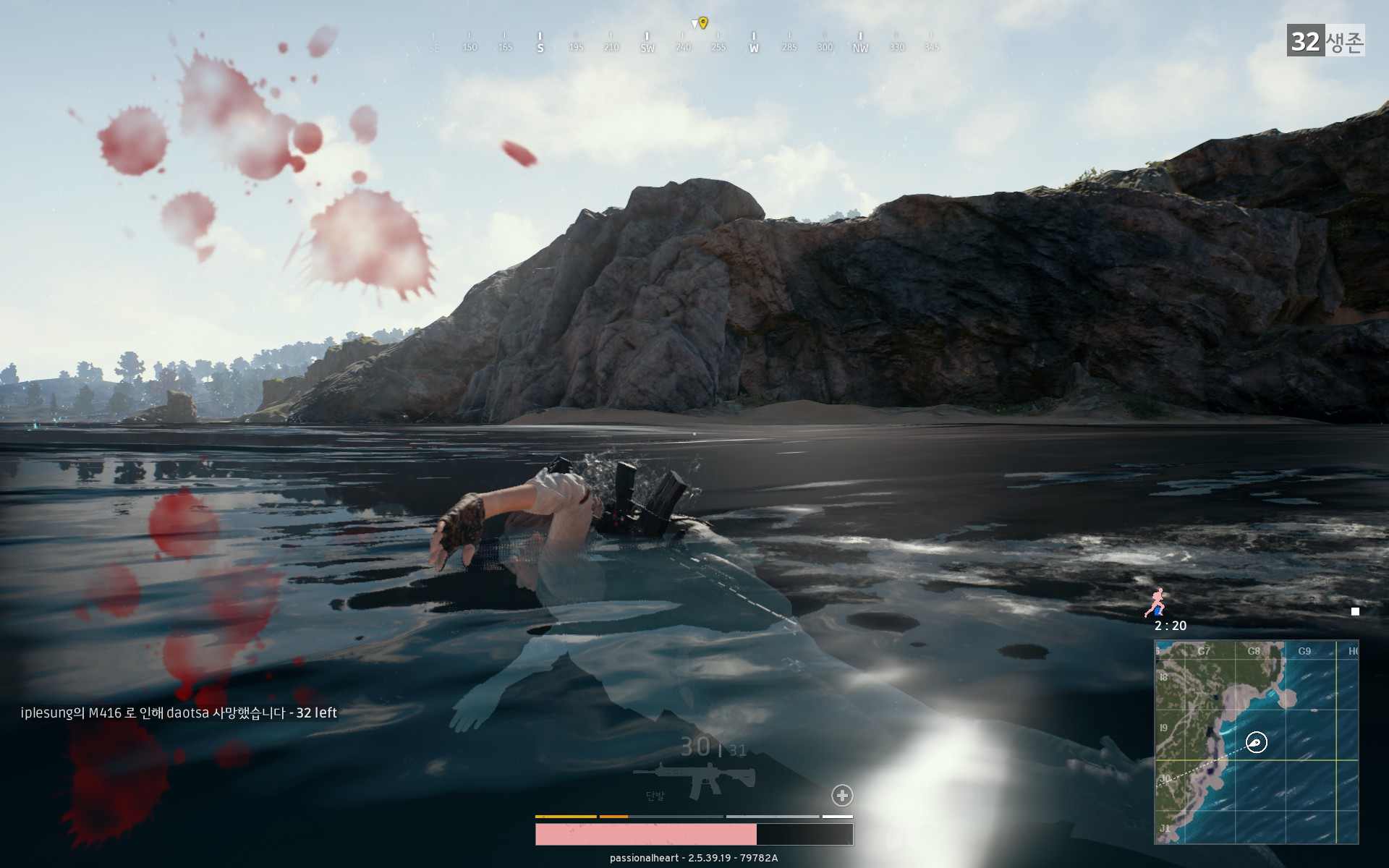Click the yellow waypoint pin on compass
Image resolution: width=1389 pixels, height=868 pixels.
tap(703, 22)
